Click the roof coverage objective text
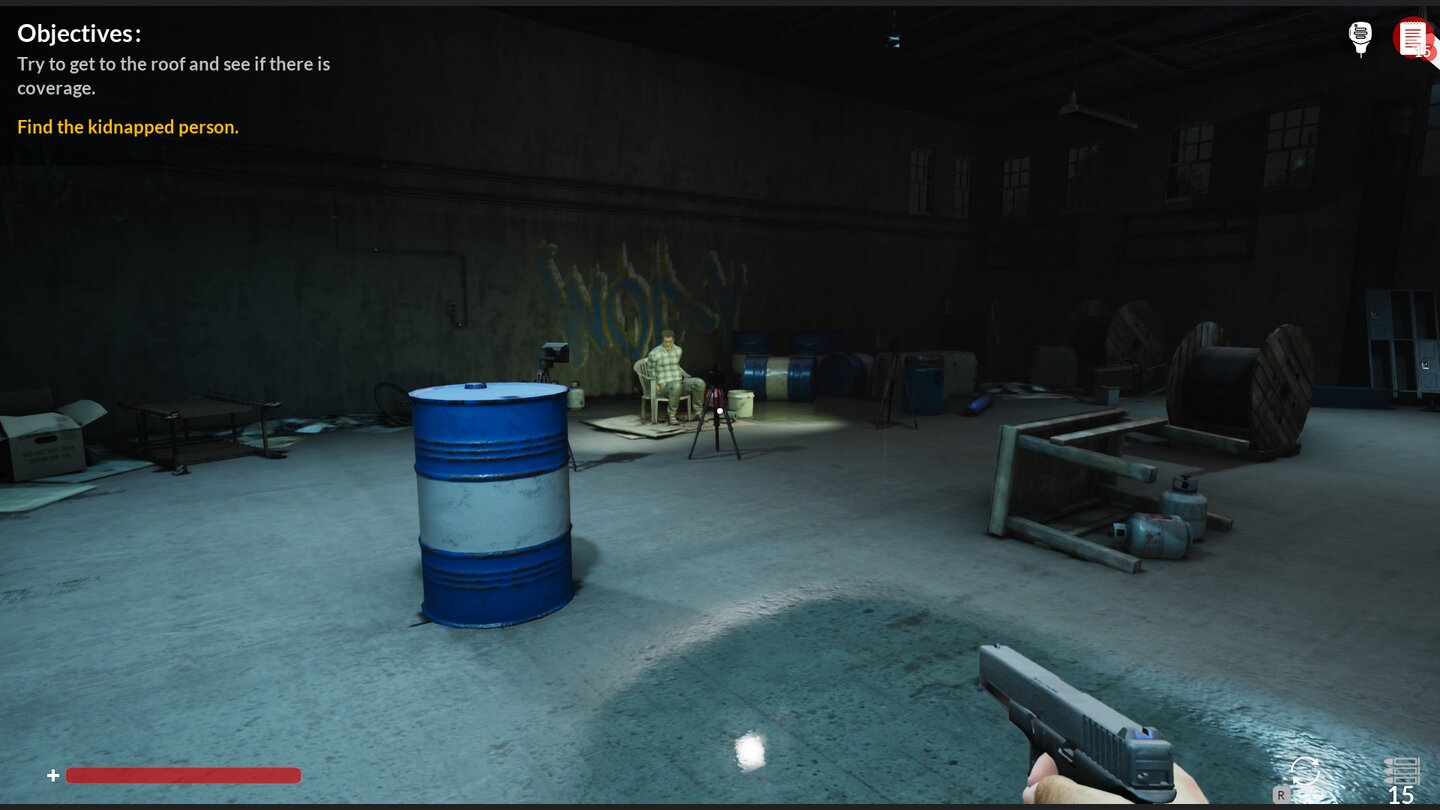1440x810 pixels. click(x=173, y=75)
